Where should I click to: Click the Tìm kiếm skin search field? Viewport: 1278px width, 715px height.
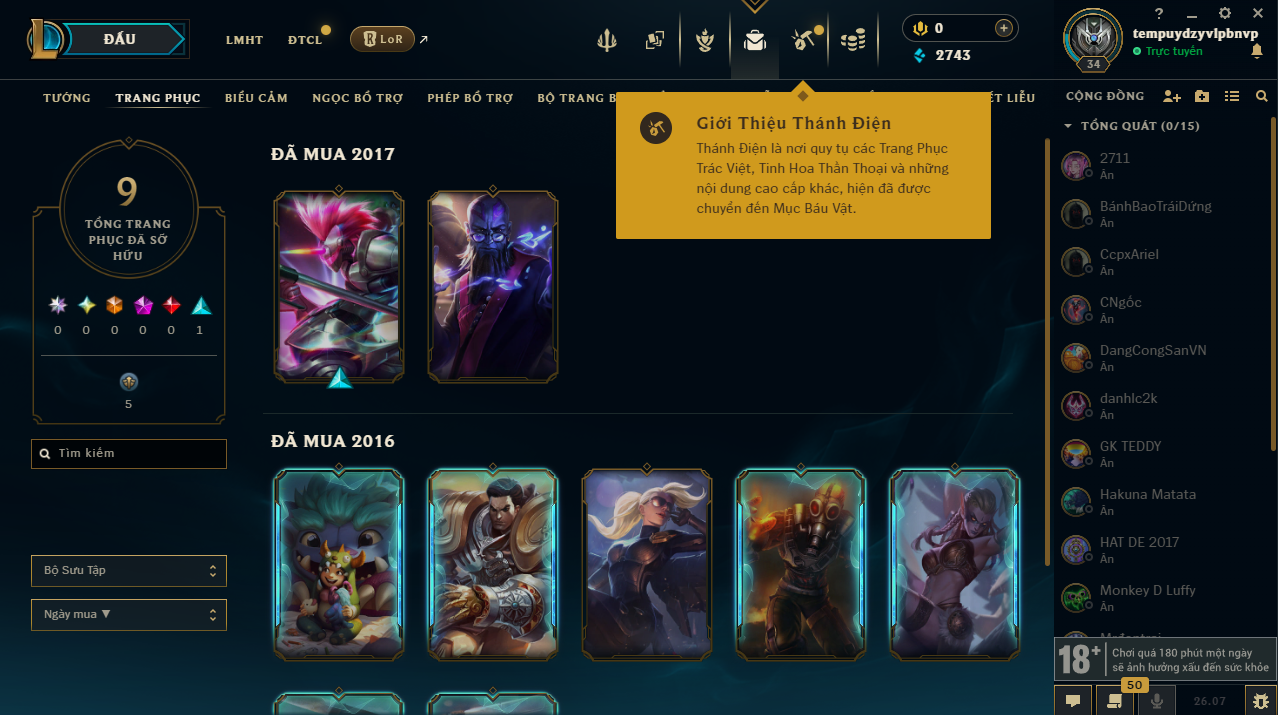point(129,454)
